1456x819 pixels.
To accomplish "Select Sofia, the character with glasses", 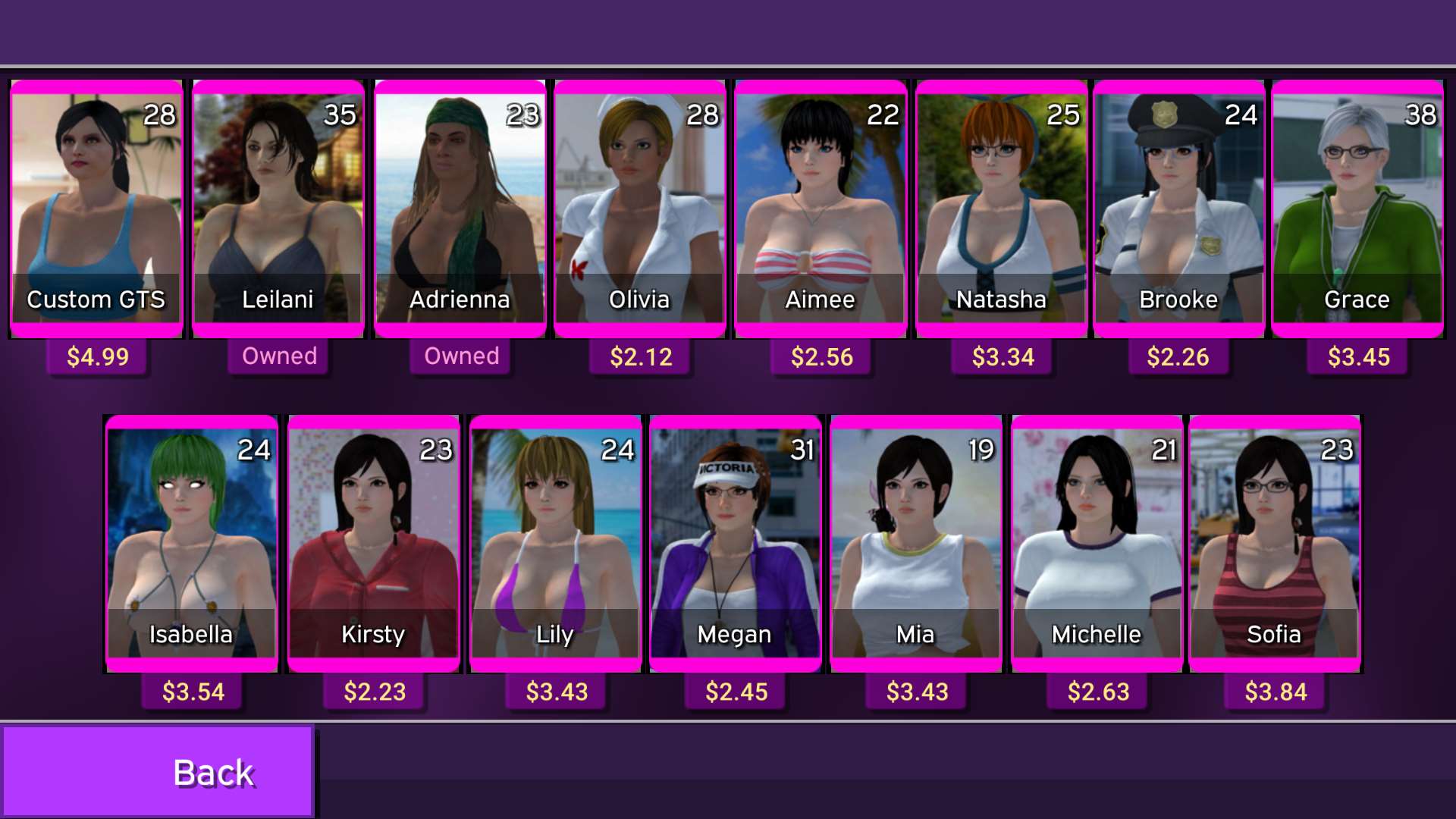I will click(x=1275, y=542).
